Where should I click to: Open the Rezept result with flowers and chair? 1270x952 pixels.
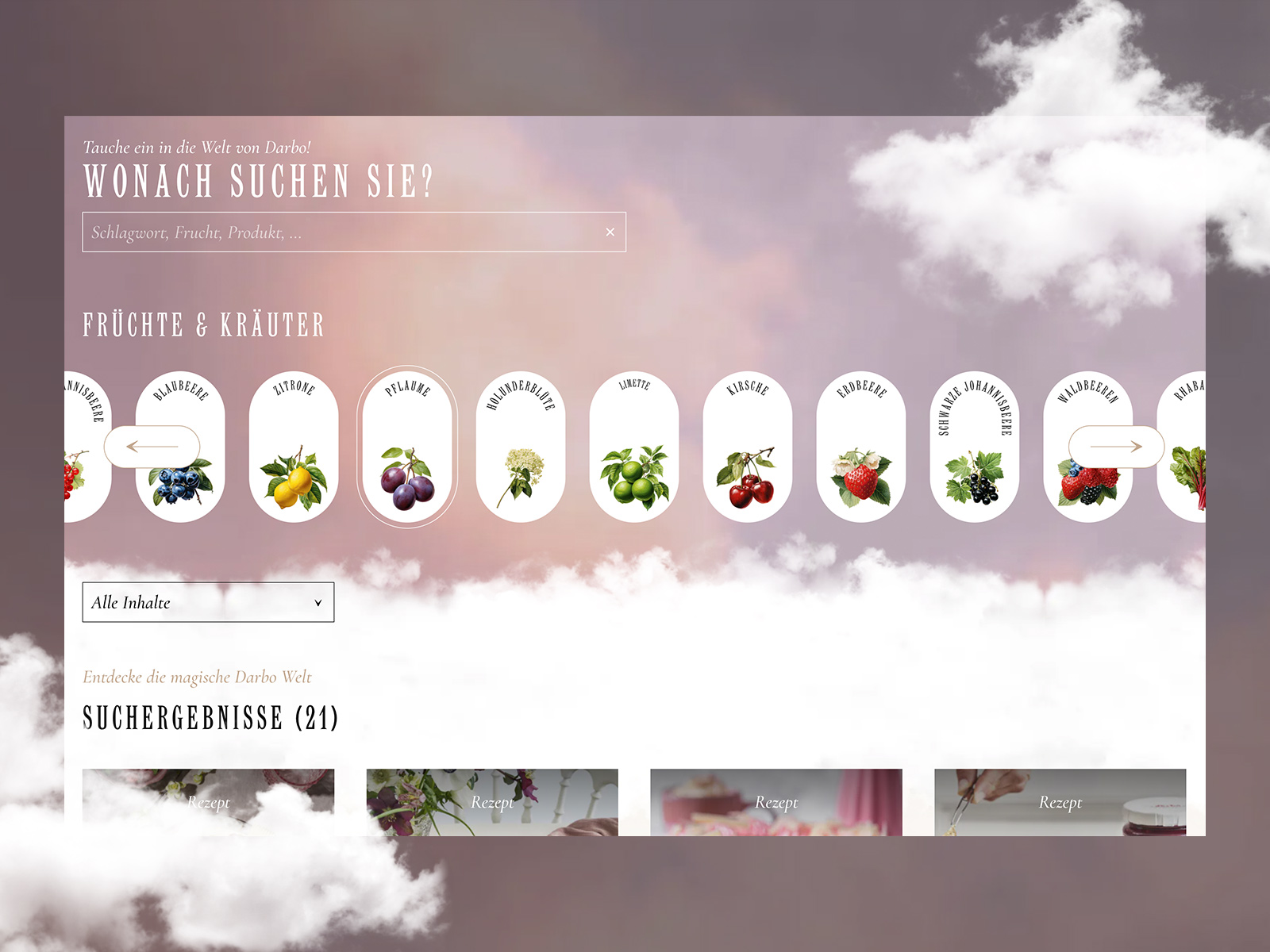click(492, 802)
